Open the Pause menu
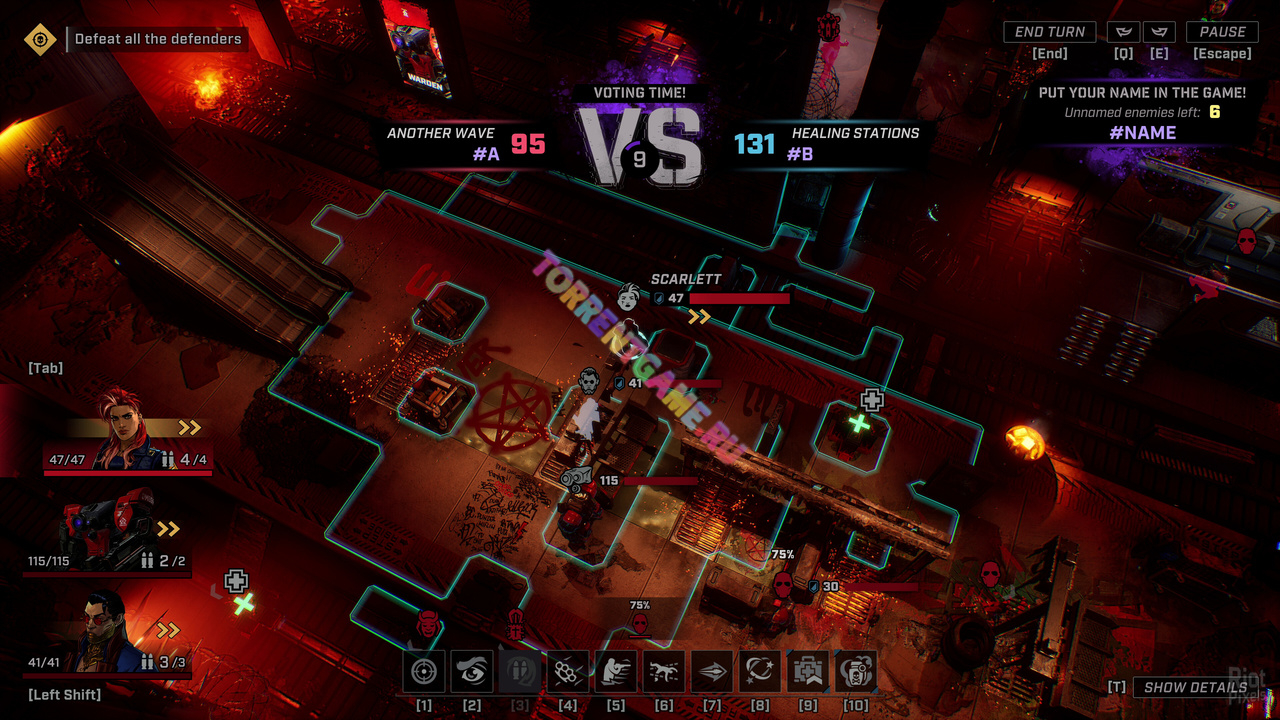 1222,32
